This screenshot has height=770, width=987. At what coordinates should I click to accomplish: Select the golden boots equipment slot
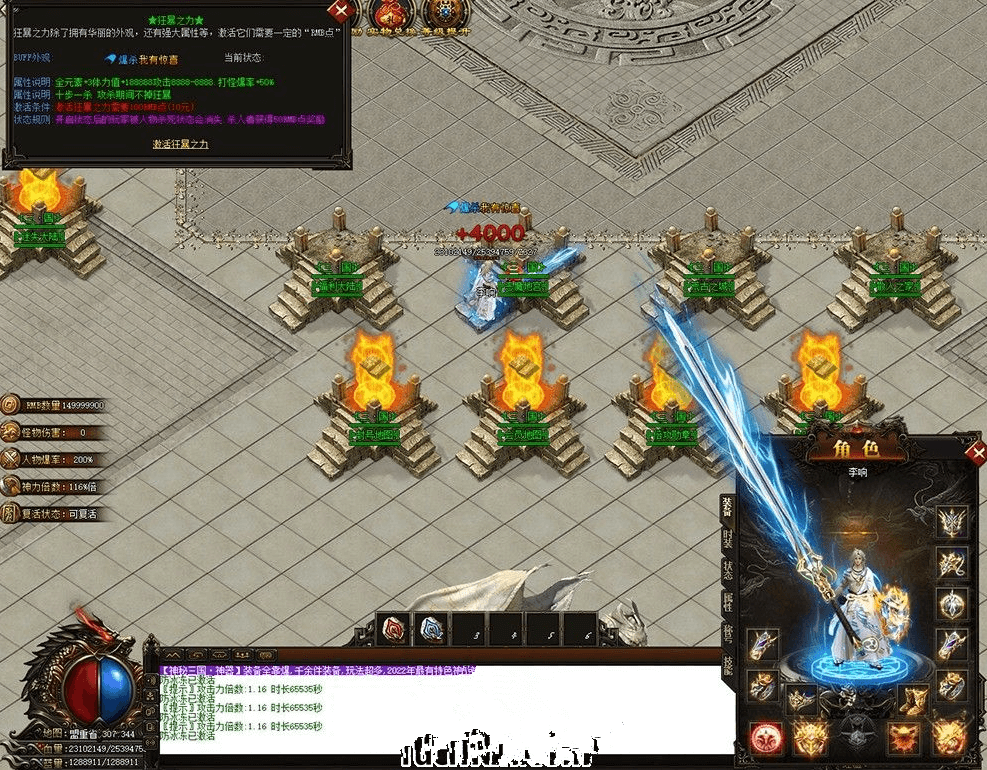click(x=912, y=701)
